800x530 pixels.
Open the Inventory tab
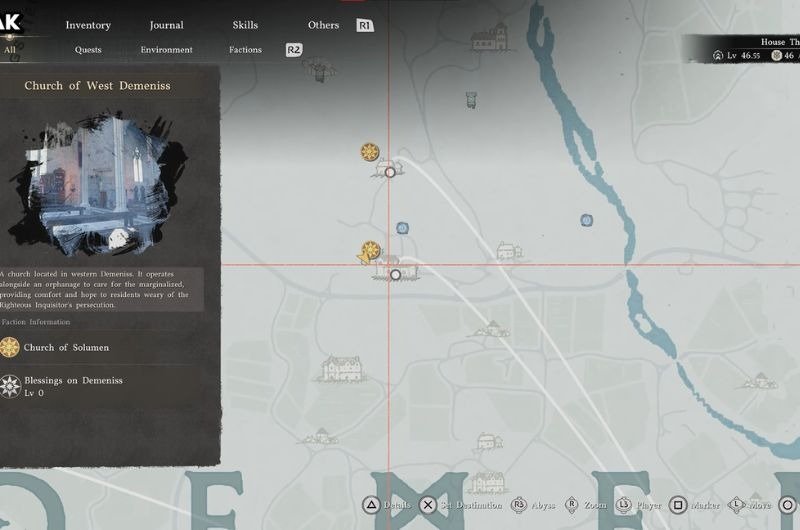point(88,25)
